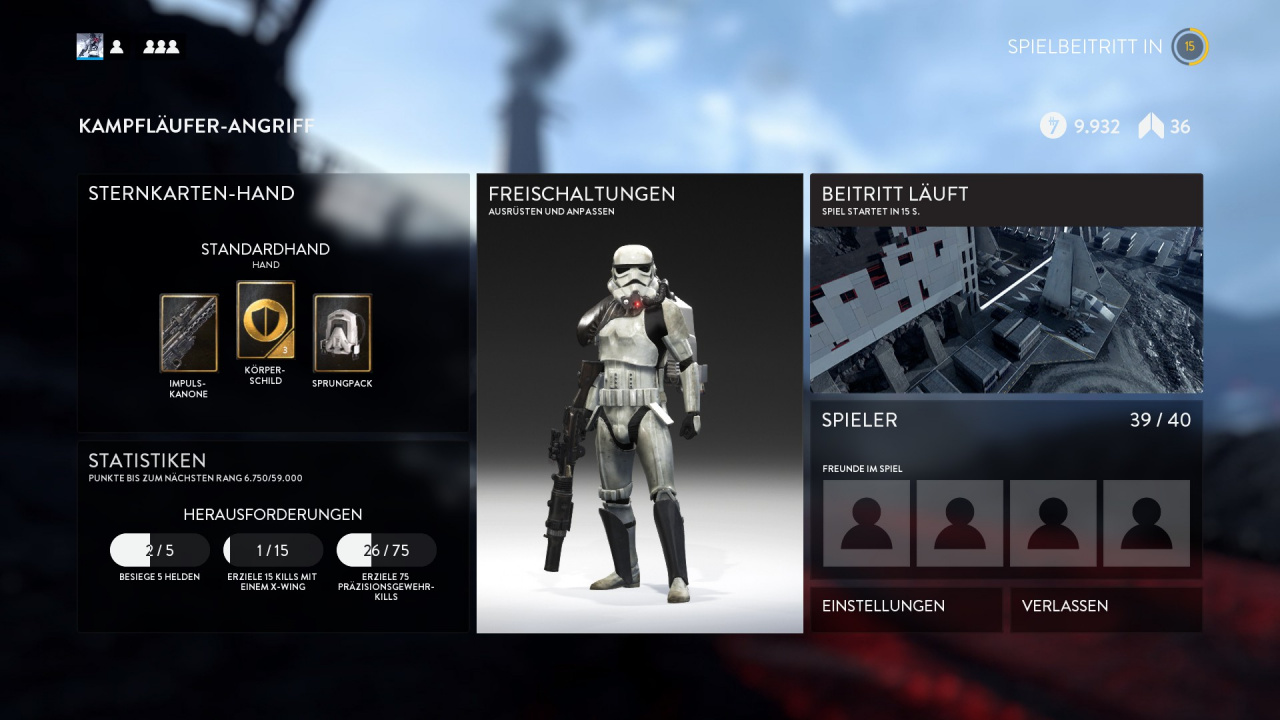Open the Einstellungen settings menu

pyautogui.click(x=905, y=607)
